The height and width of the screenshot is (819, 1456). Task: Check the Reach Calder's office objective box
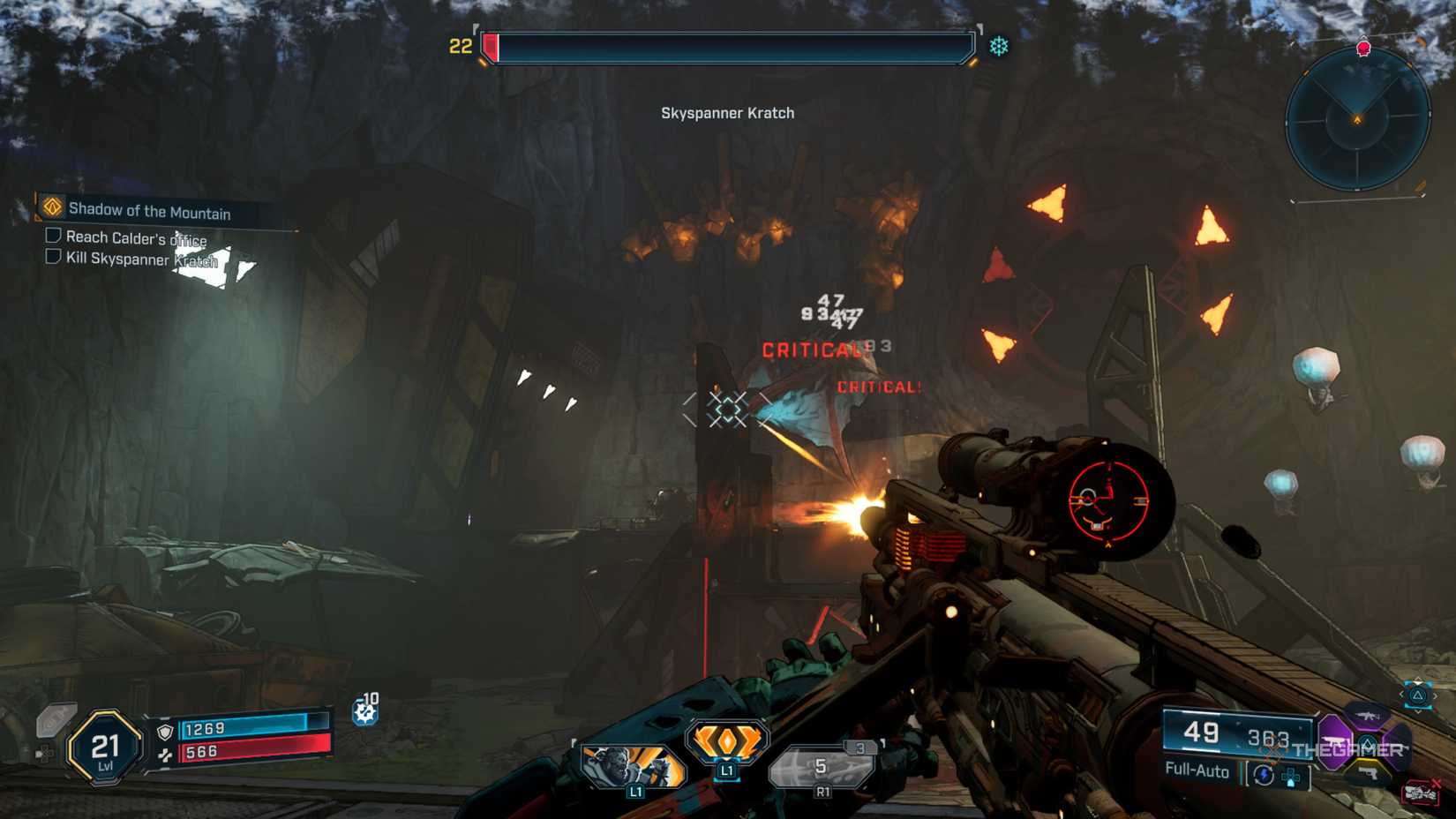click(54, 237)
